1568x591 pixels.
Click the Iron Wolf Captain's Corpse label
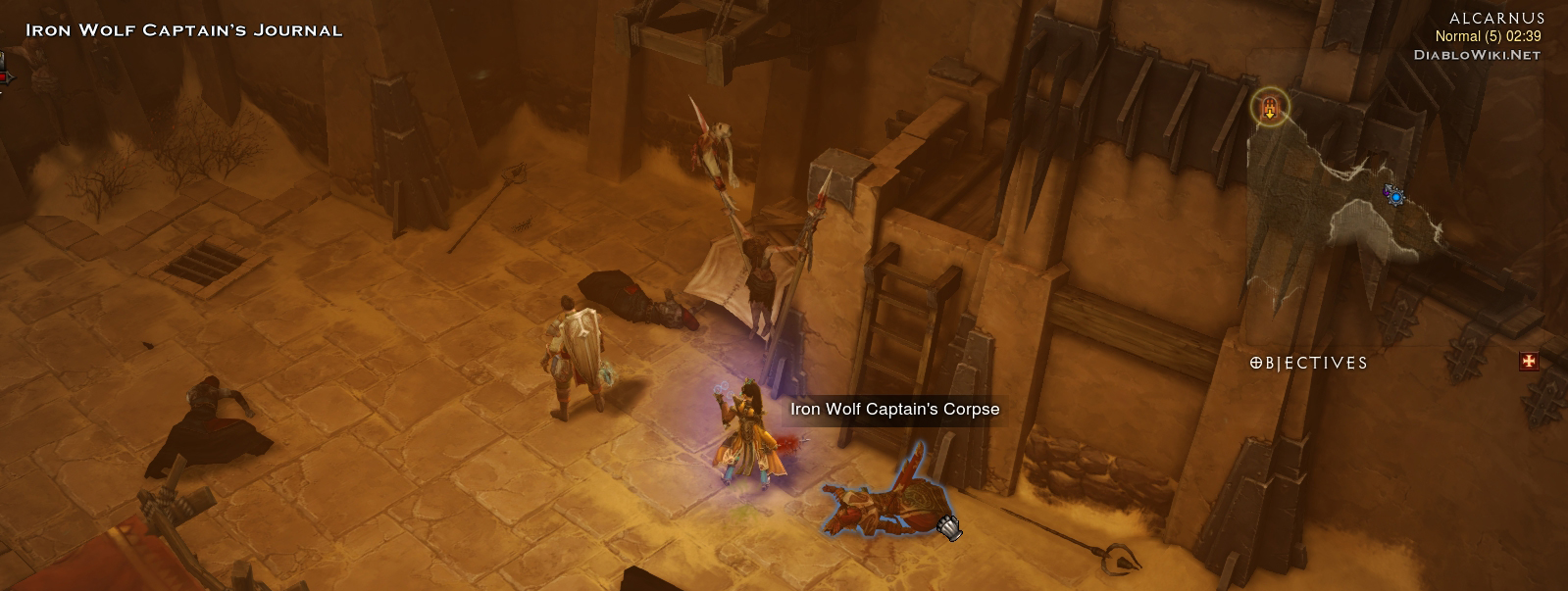tap(894, 409)
